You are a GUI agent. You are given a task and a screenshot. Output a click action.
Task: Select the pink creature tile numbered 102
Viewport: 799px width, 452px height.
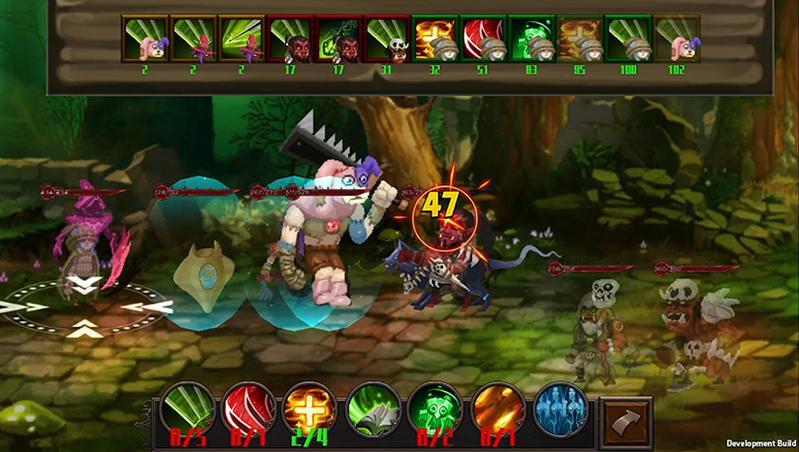click(x=679, y=39)
